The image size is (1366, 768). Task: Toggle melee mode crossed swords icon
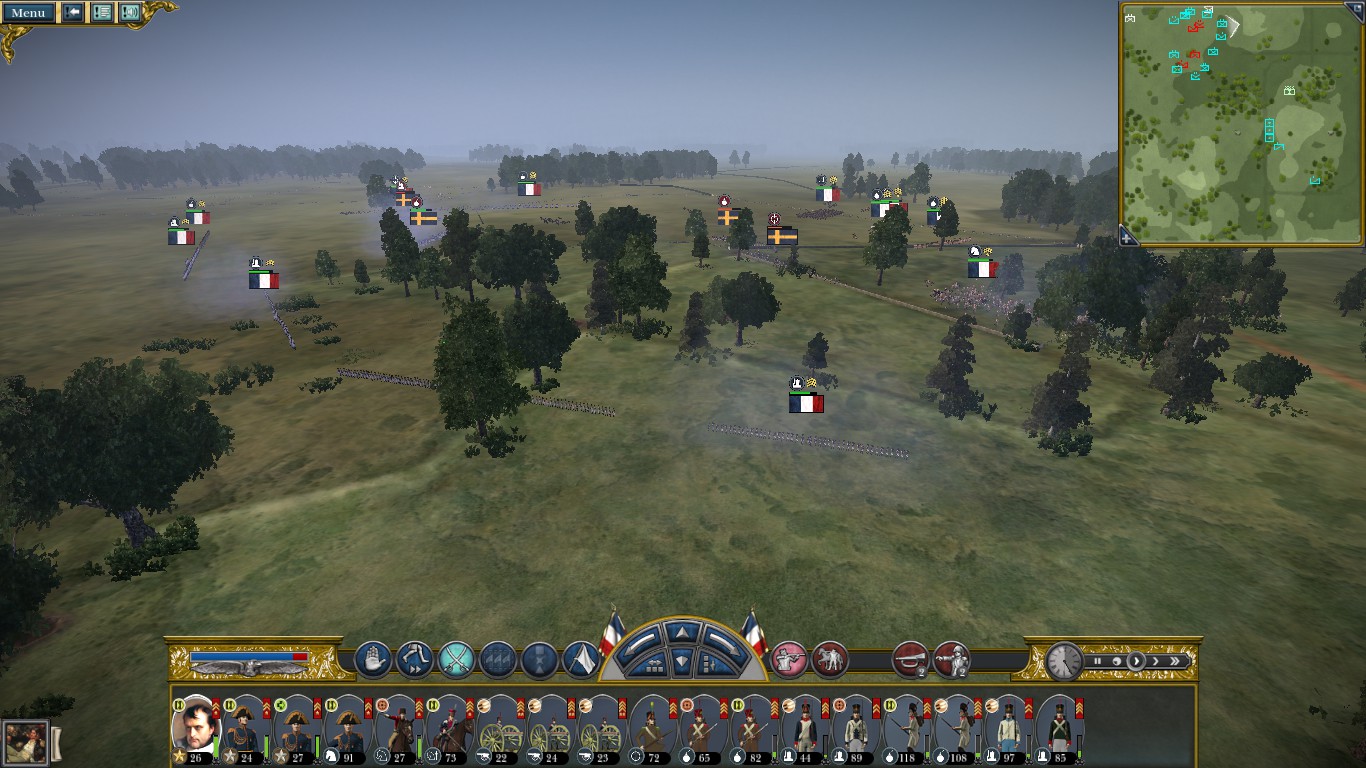[x=456, y=660]
